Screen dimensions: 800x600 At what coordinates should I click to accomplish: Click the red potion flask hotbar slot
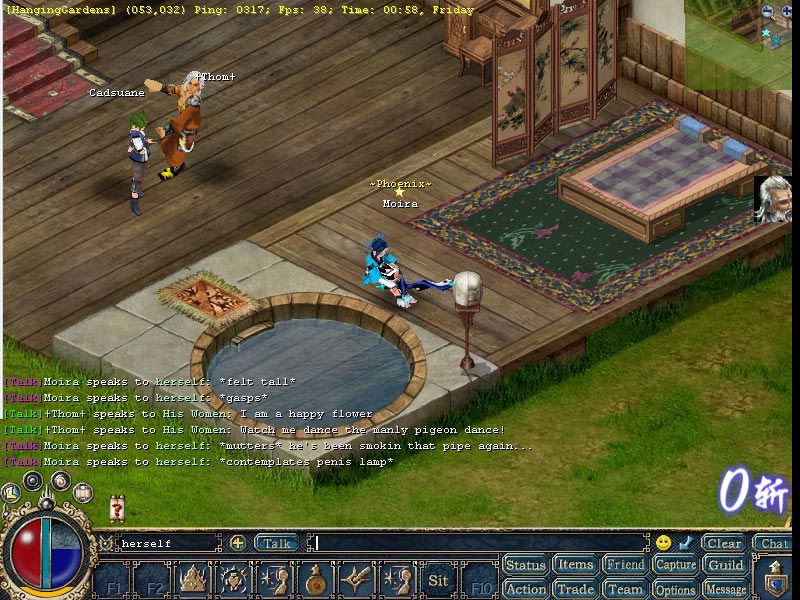coord(315,580)
